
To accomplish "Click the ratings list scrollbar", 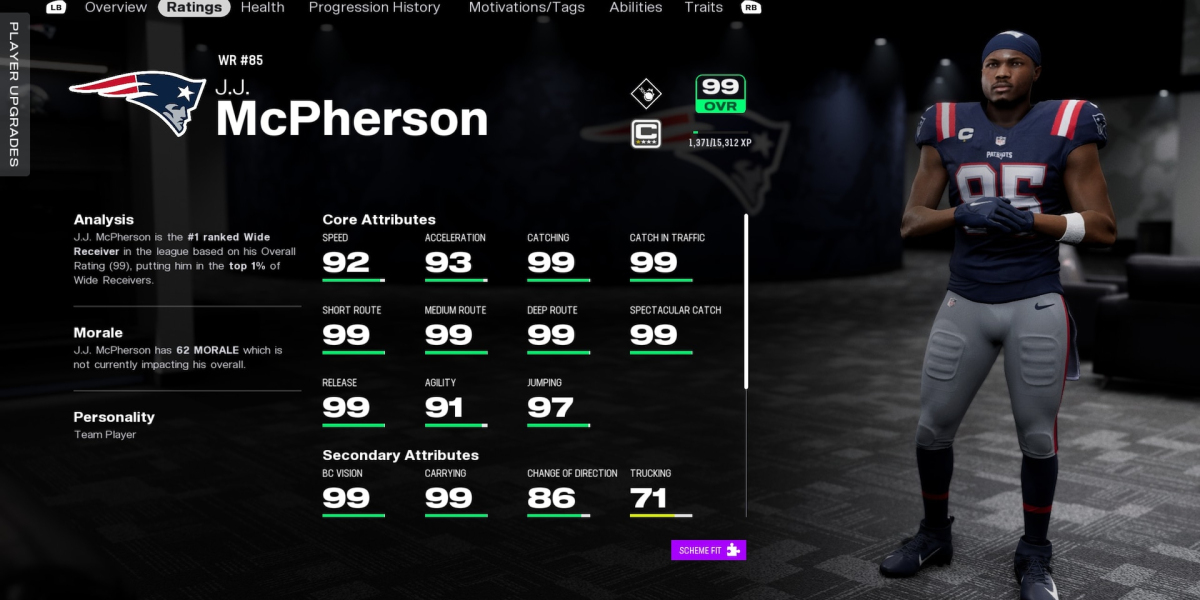I will tap(745, 300).
